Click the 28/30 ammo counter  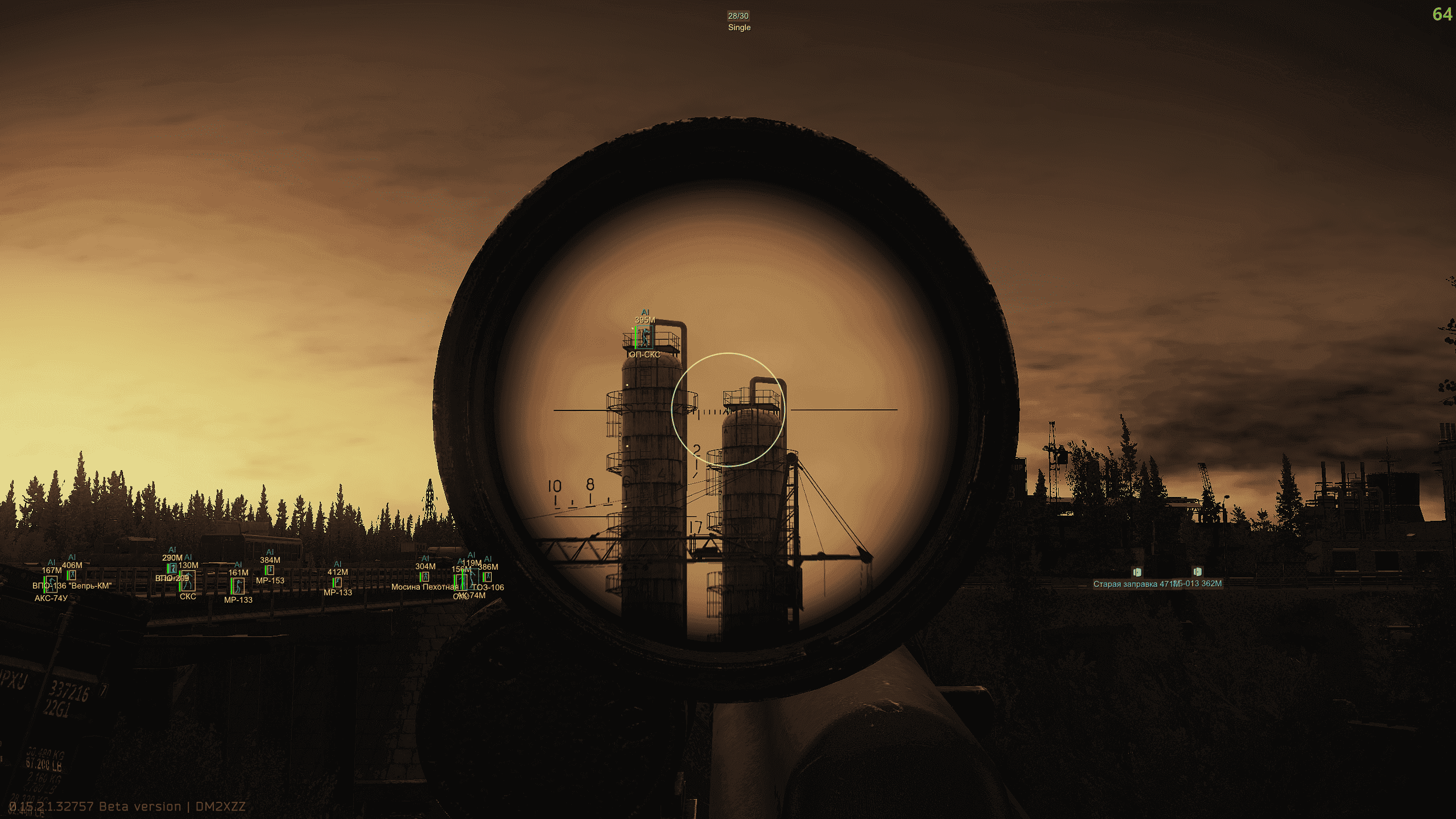pos(738,16)
